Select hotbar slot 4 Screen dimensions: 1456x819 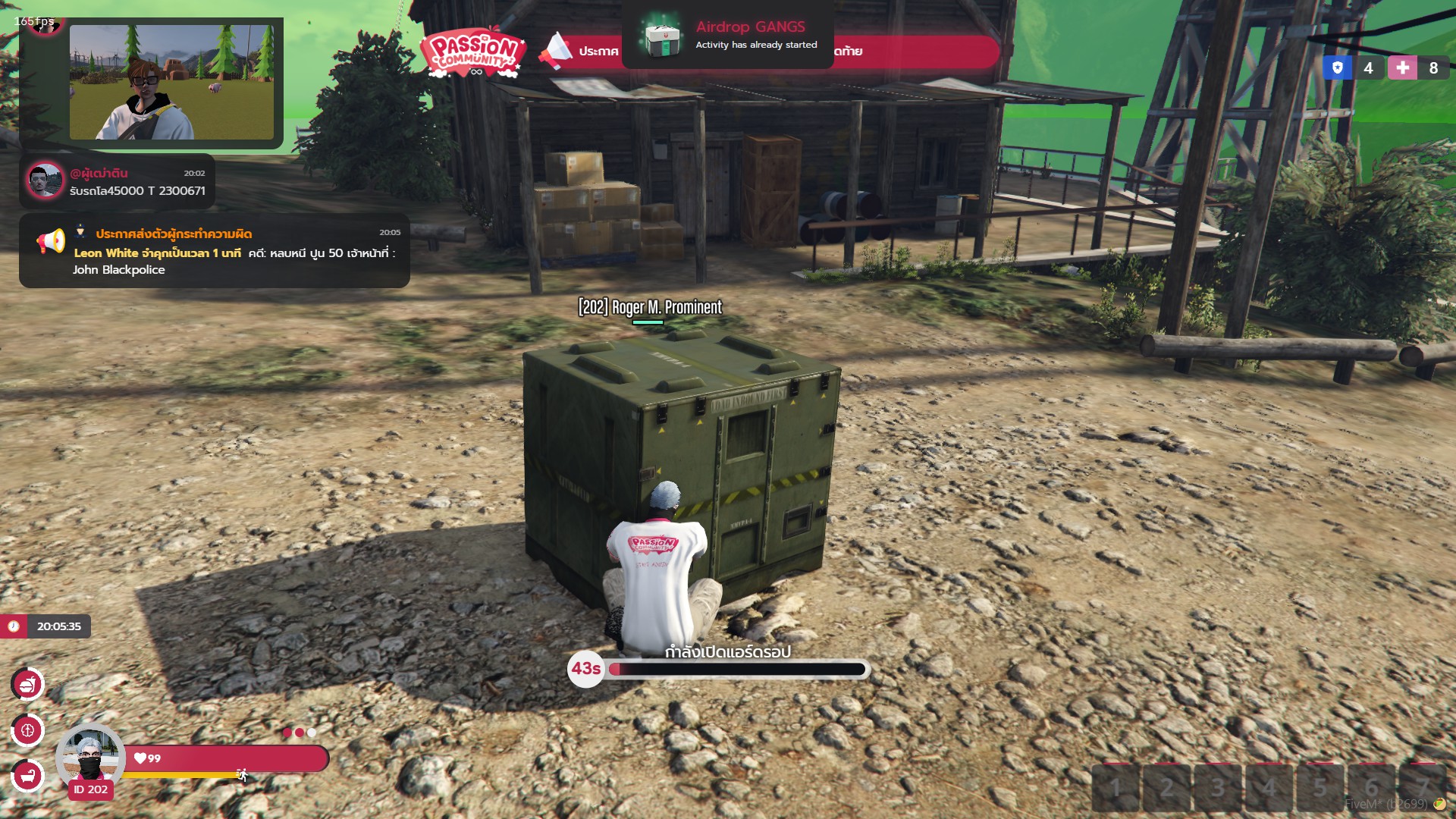pyautogui.click(x=1269, y=789)
